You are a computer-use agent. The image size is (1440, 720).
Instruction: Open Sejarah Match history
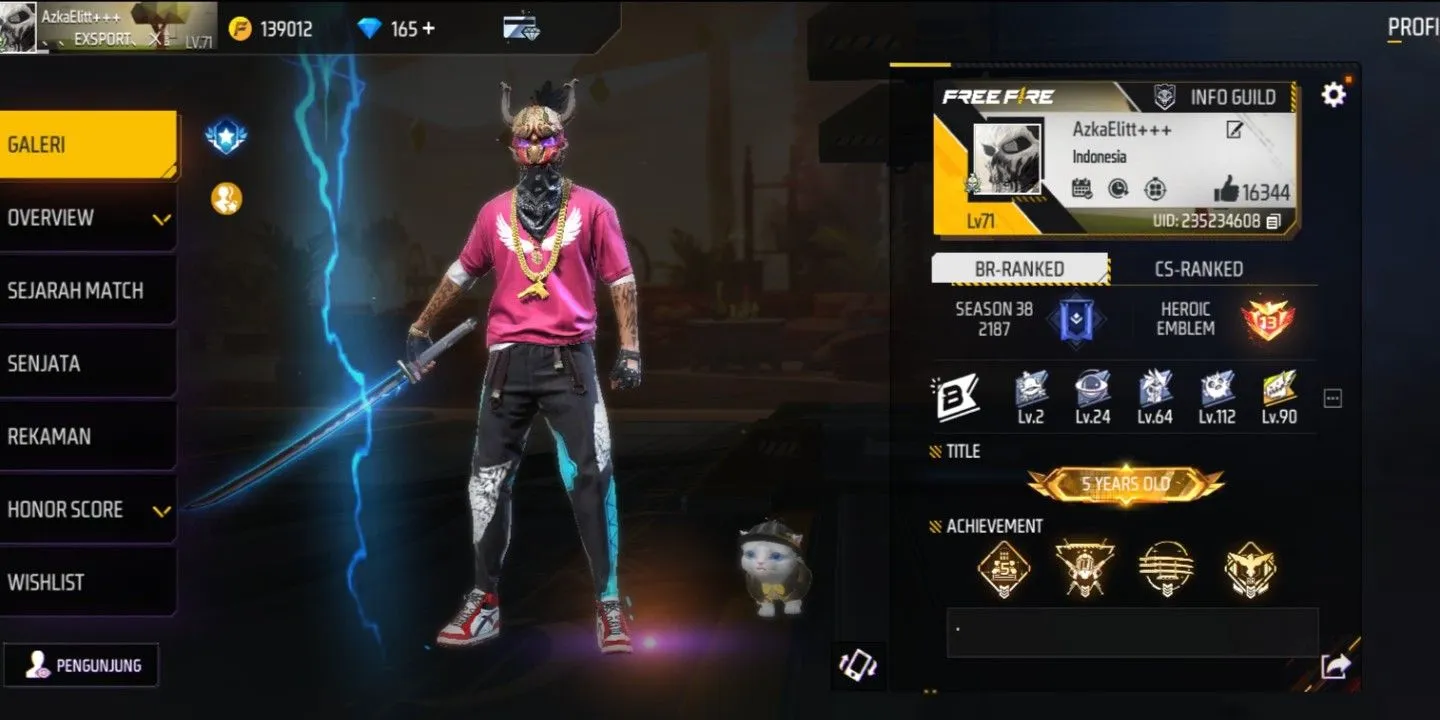88,291
